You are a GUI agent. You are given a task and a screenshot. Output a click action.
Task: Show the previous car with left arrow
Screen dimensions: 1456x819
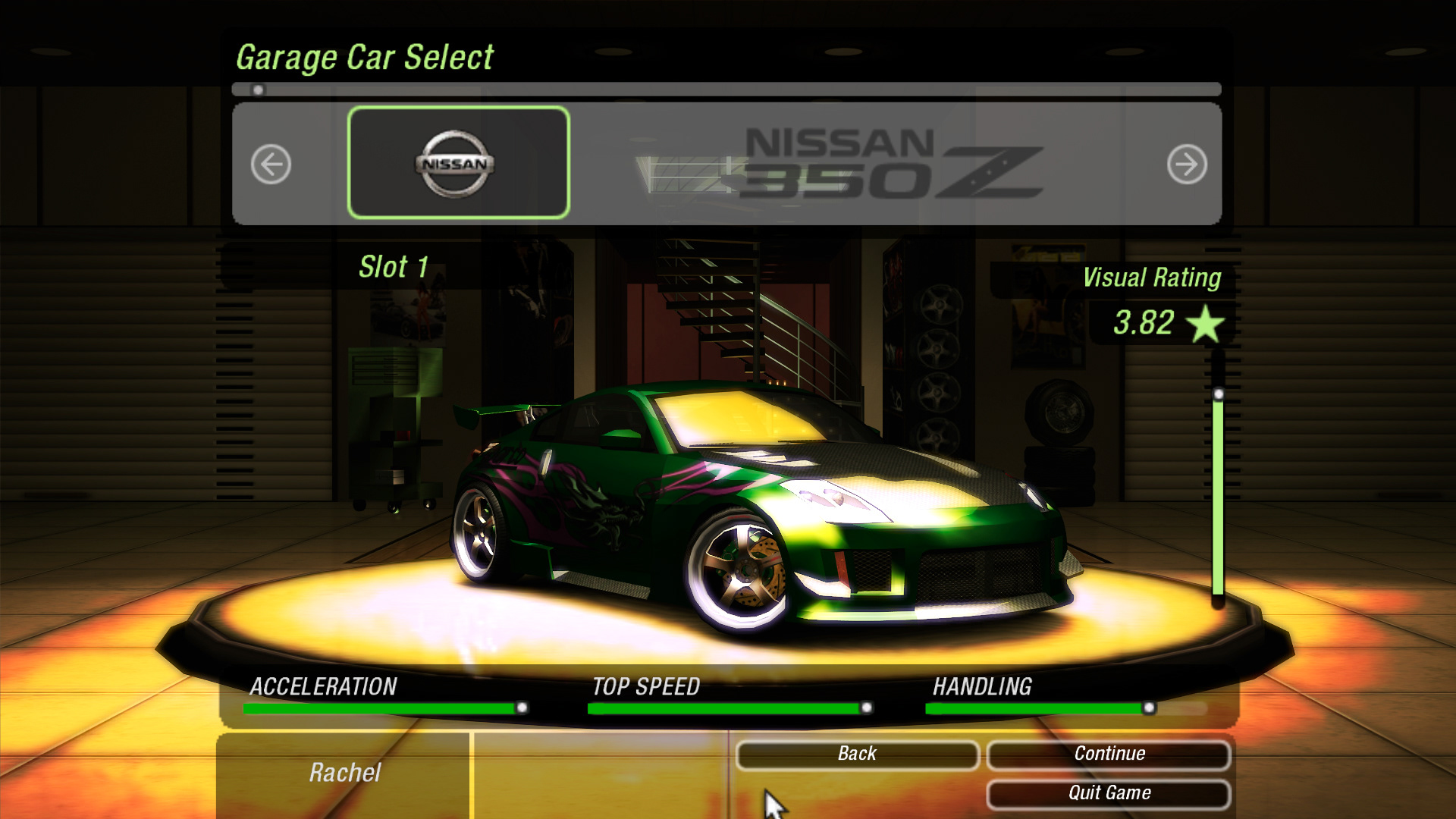[x=271, y=164]
